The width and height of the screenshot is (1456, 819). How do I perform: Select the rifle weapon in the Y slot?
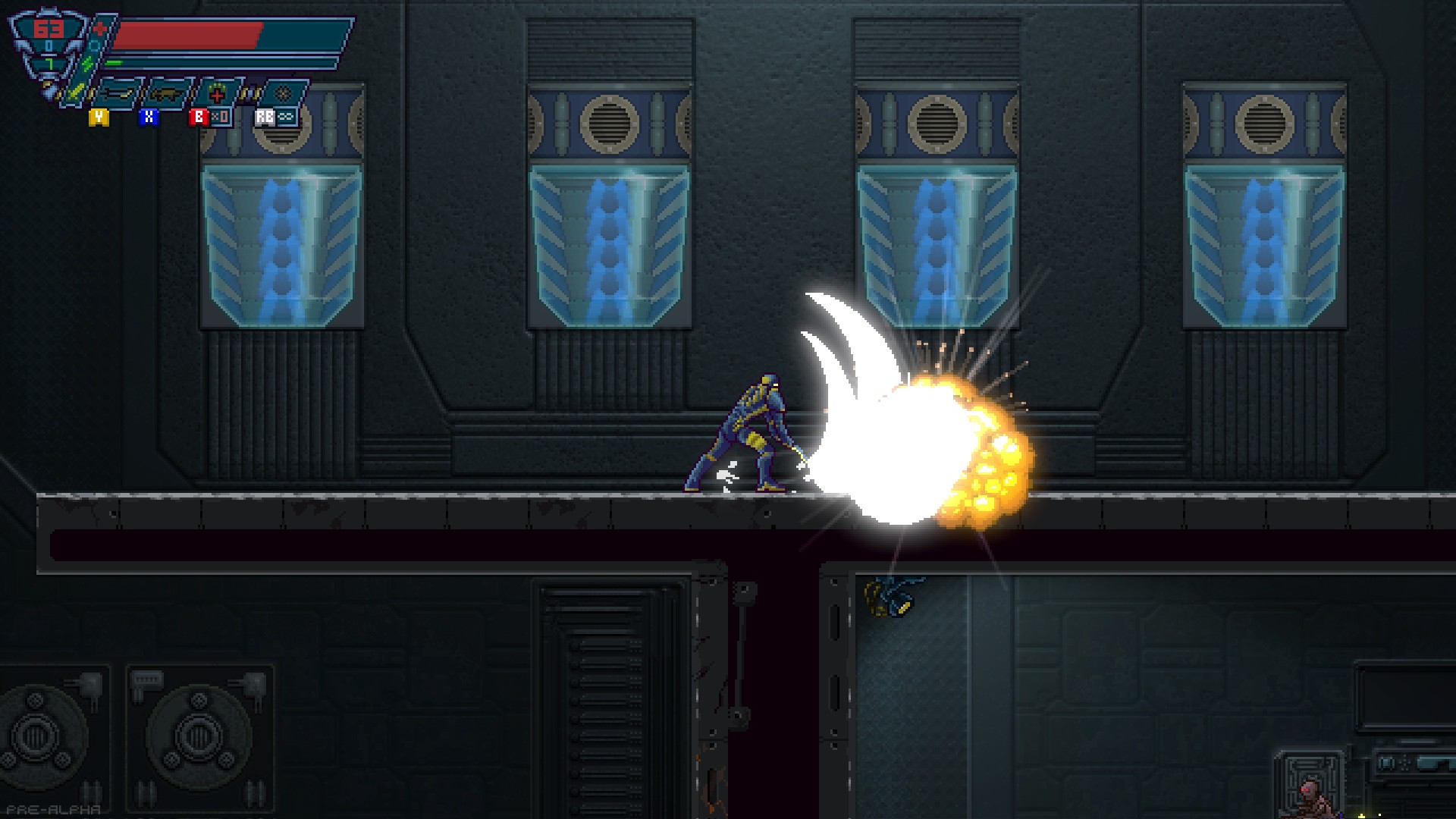pos(118,94)
